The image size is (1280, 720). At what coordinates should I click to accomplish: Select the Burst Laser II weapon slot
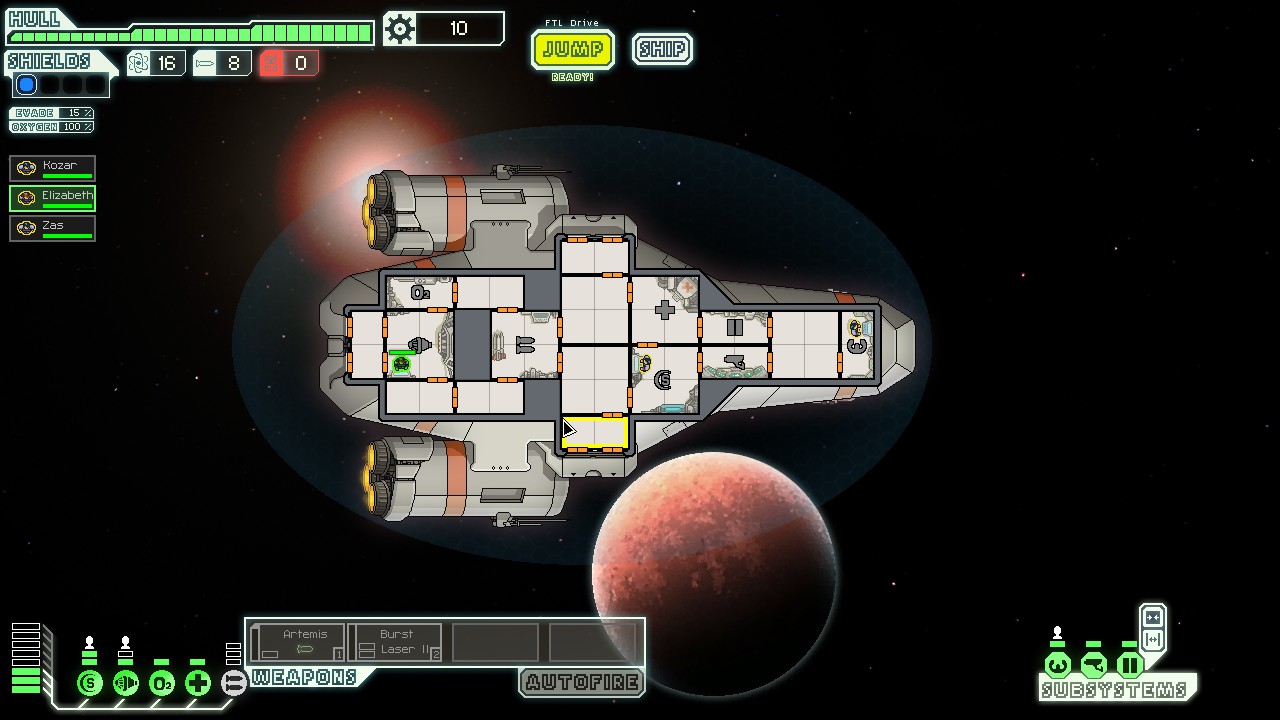pos(396,642)
